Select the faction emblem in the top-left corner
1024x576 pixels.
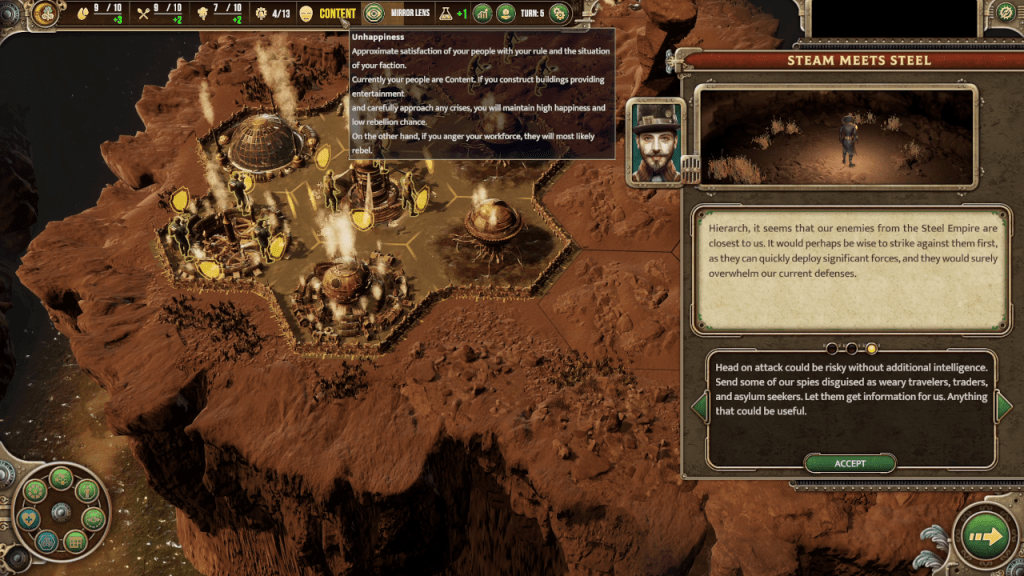tap(44, 13)
